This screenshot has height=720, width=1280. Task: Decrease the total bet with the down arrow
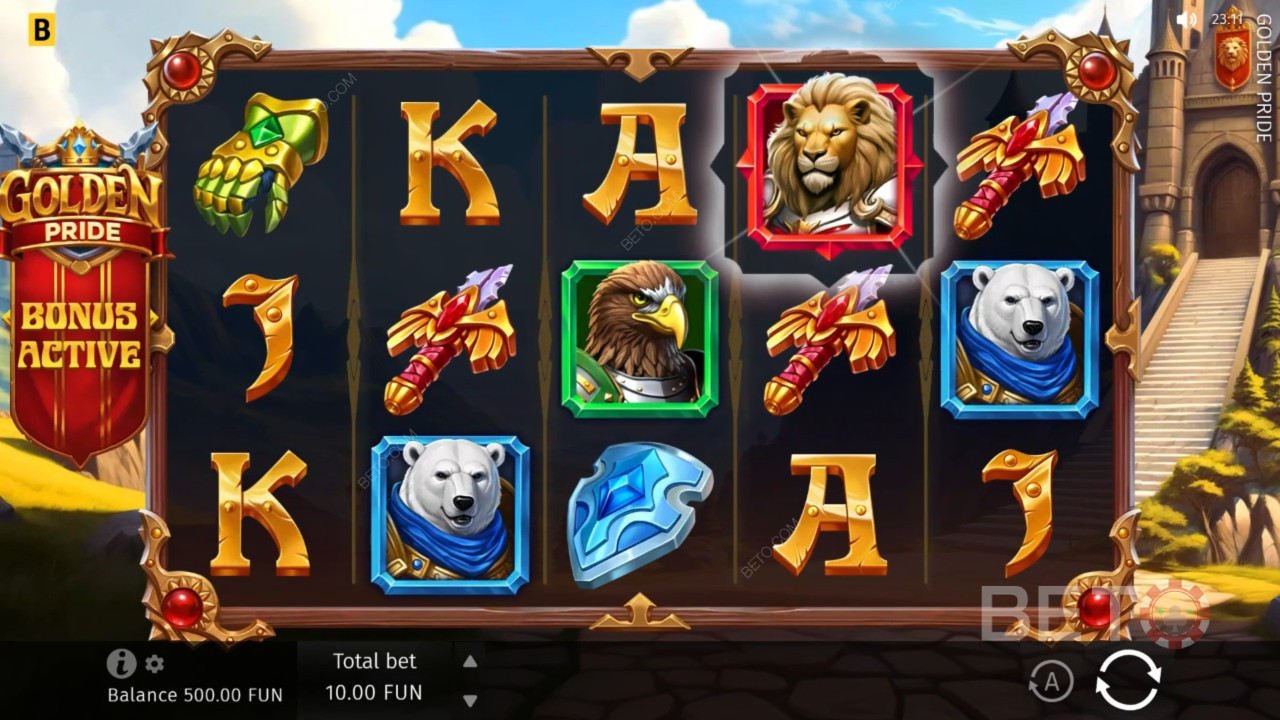tap(470, 700)
